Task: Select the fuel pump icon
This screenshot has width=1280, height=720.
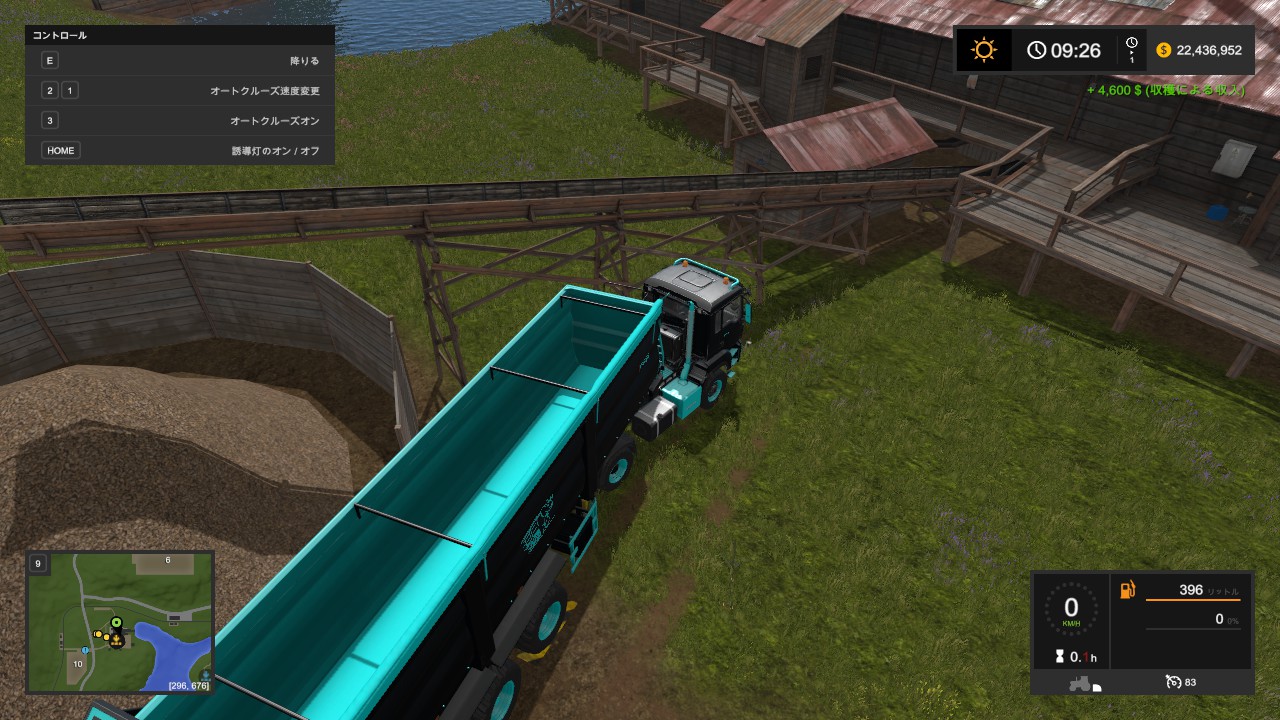Action: tap(1127, 590)
